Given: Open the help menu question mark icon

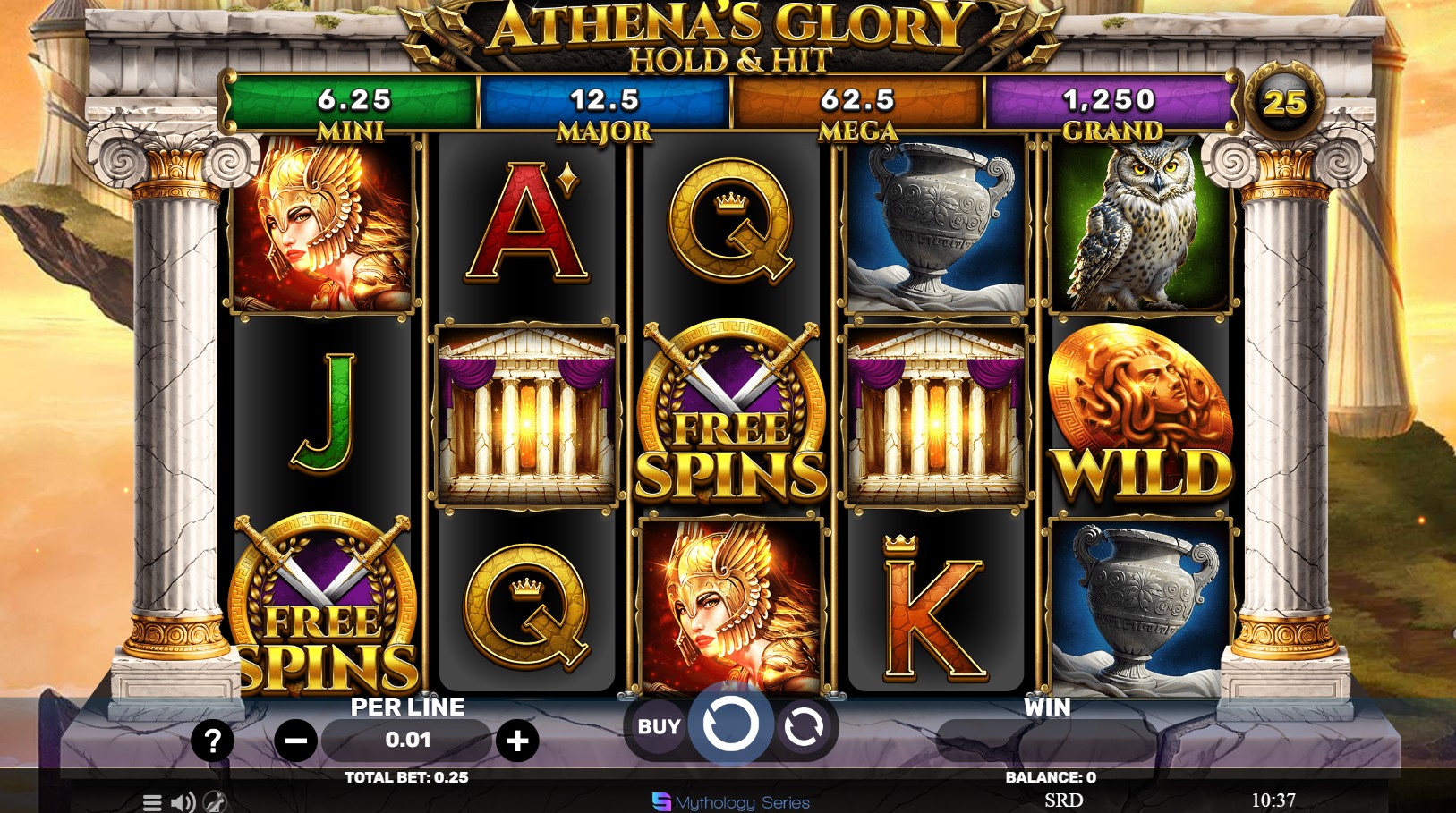Looking at the screenshot, I should 212,740.
